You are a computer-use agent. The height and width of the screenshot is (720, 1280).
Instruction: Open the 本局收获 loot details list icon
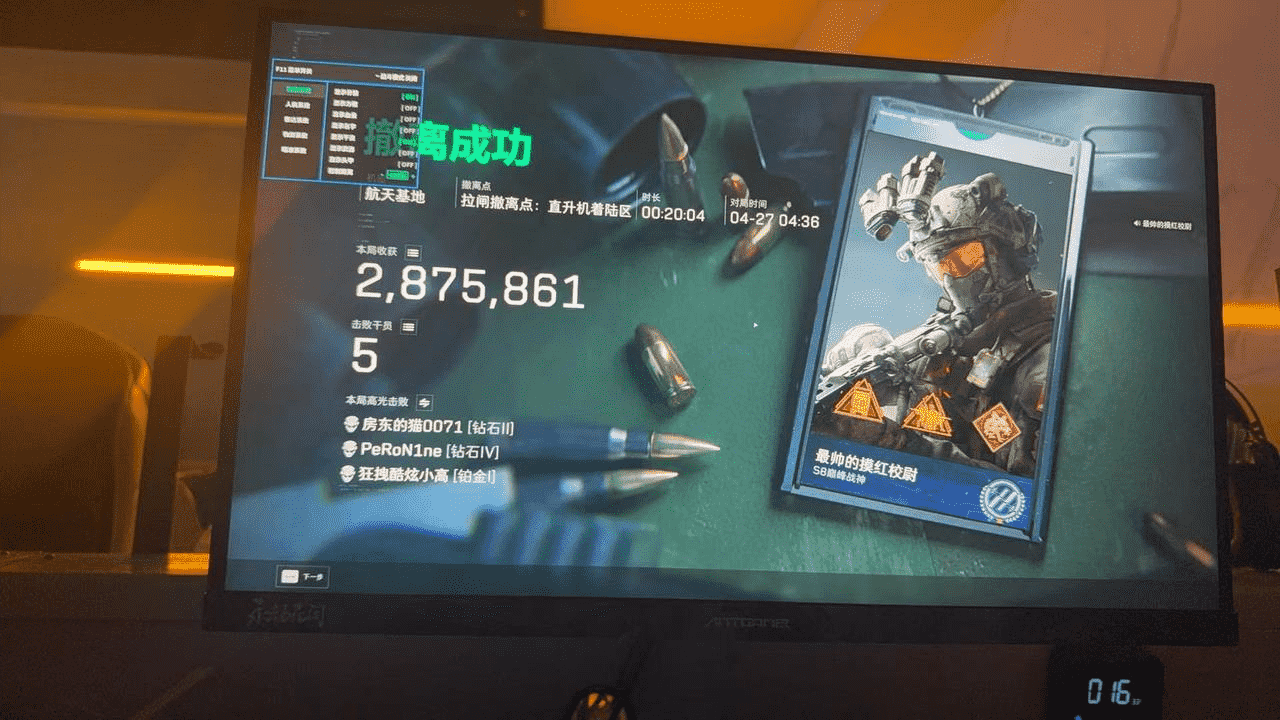tap(413, 252)
